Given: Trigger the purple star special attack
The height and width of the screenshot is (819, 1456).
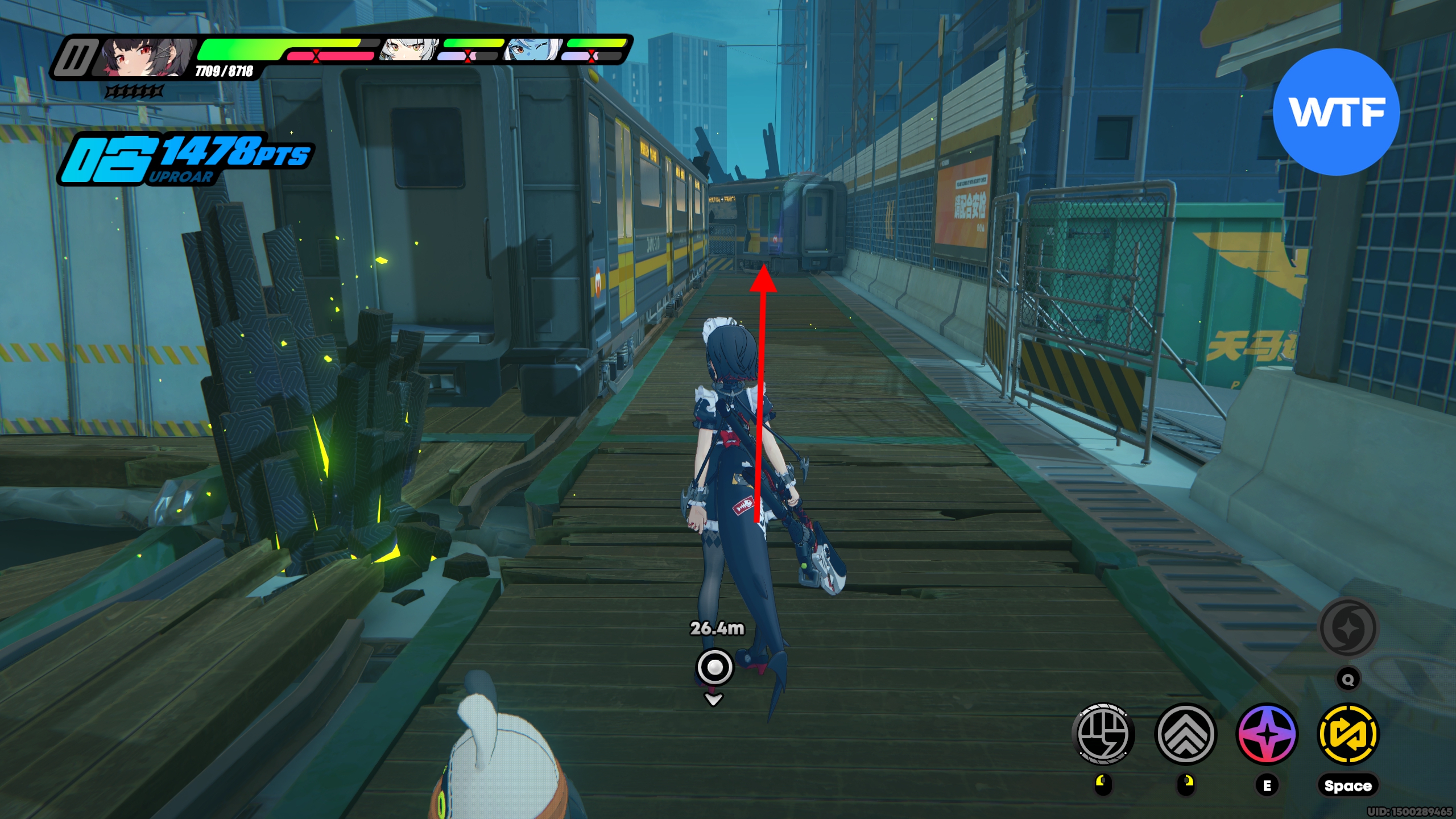Looking at the screenshot, I should click(1267, 734).
